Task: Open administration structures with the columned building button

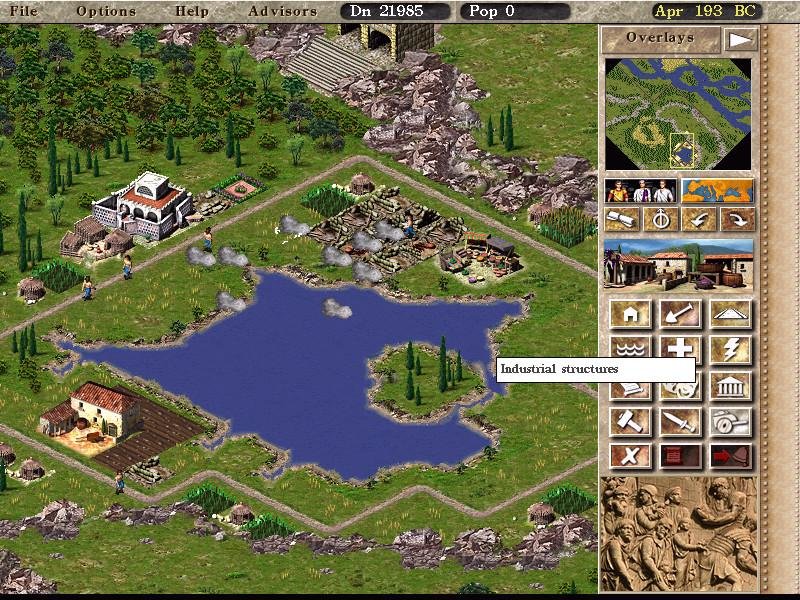Action: pyautogui.click(x=731, y=386)
